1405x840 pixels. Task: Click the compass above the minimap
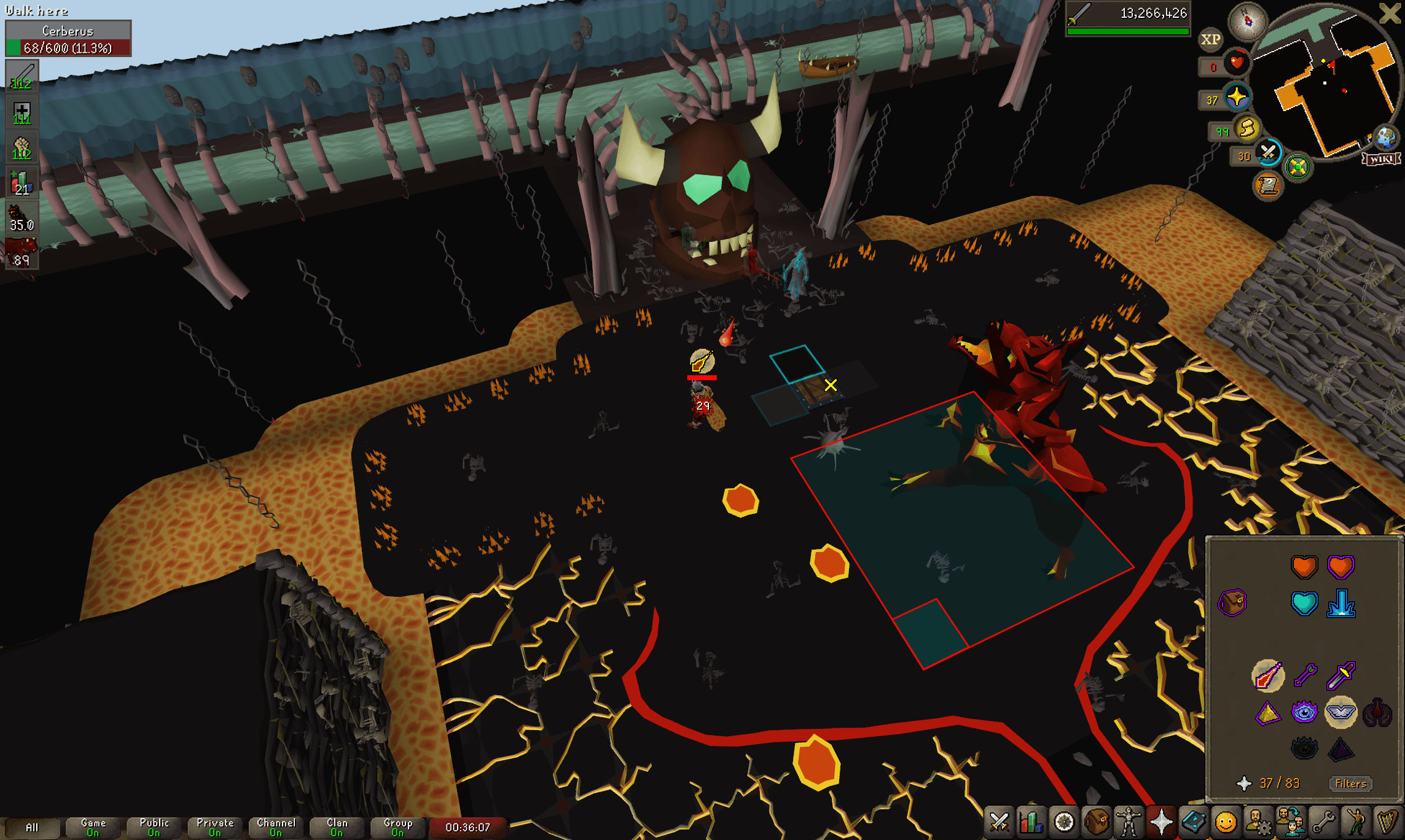1248,21
